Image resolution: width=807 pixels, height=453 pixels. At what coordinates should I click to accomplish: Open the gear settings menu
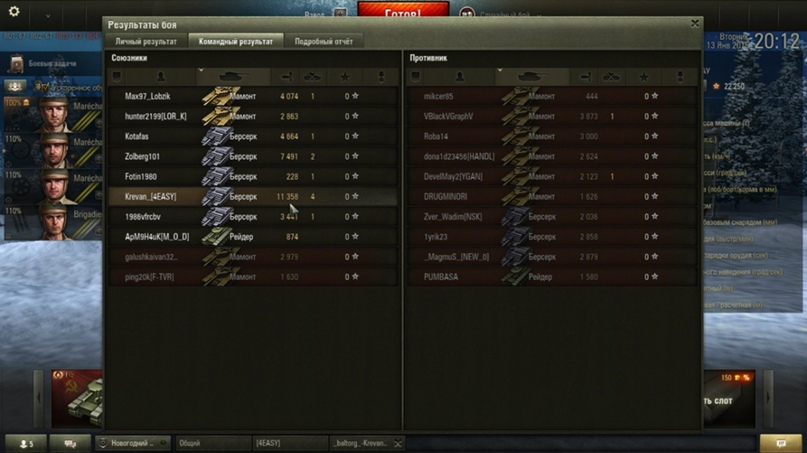(14, 13)
